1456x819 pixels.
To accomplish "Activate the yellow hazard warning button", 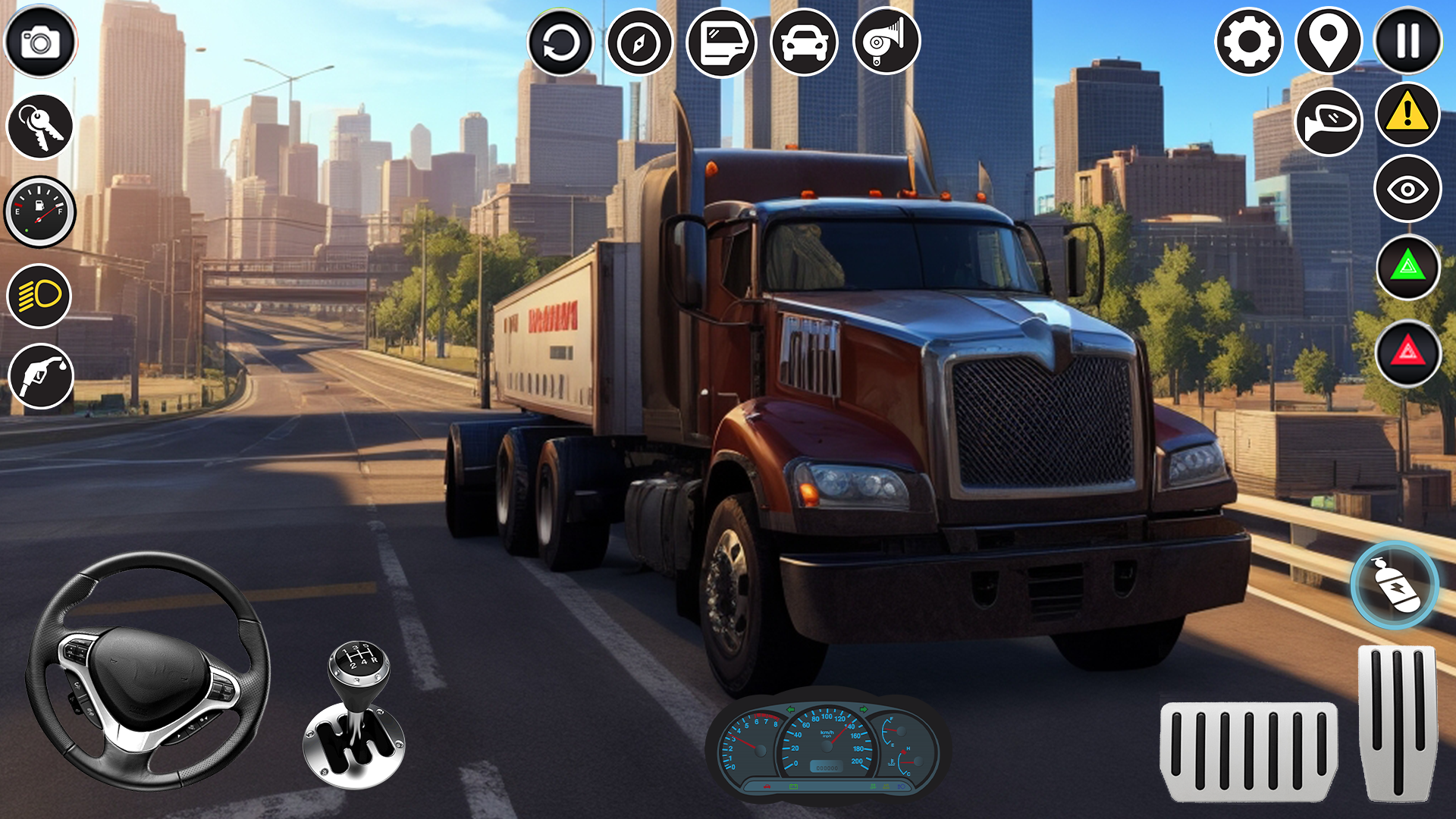I will click(x=1408, y=115).
